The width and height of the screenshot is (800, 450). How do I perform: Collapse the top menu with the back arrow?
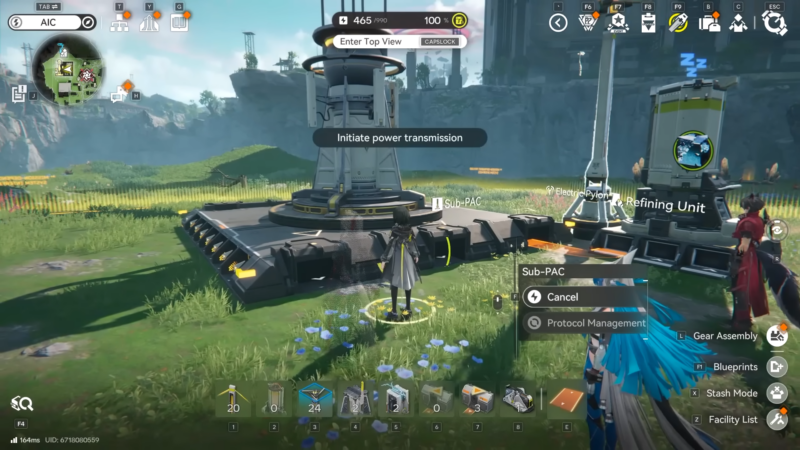559,22
